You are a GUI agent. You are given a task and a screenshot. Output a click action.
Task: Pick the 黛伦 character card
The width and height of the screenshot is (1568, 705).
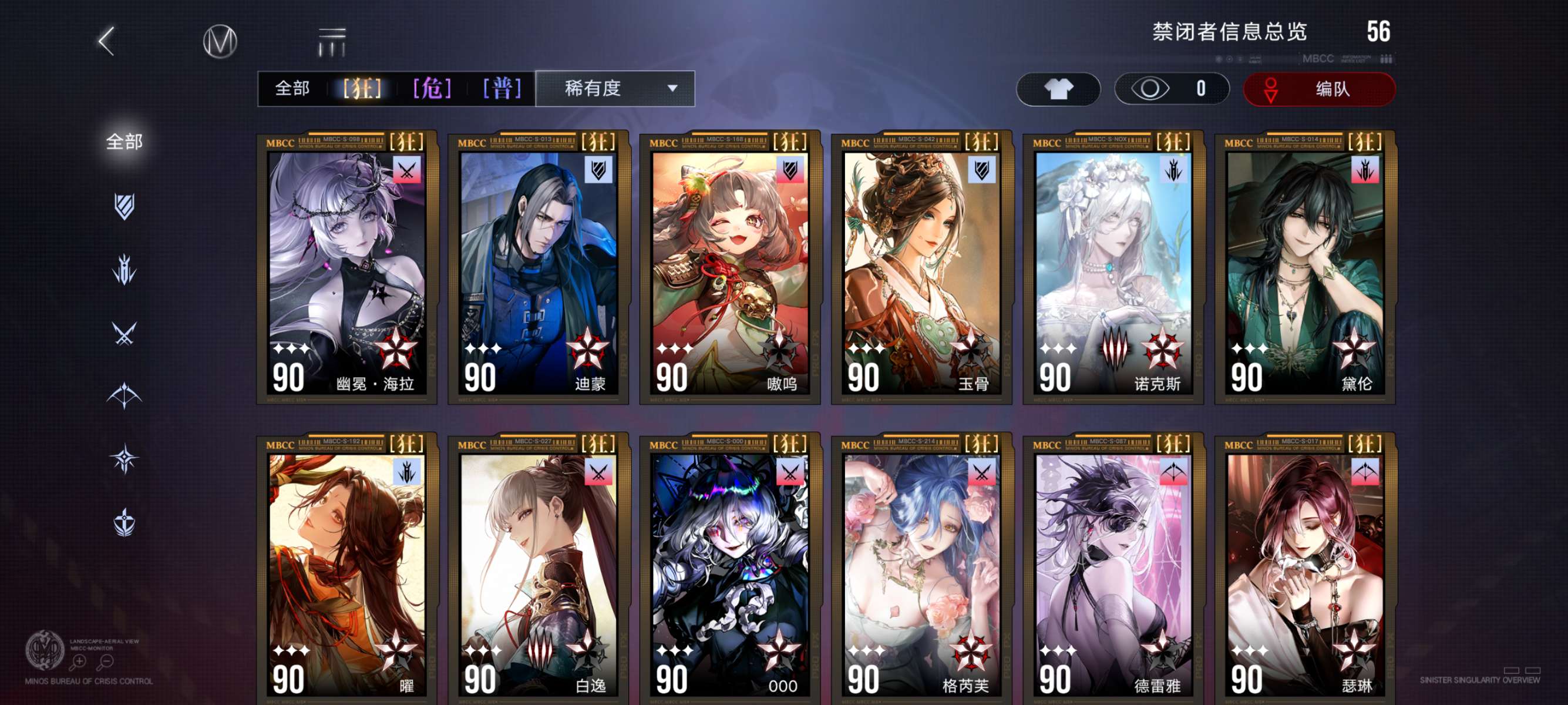pos(1305,268)
